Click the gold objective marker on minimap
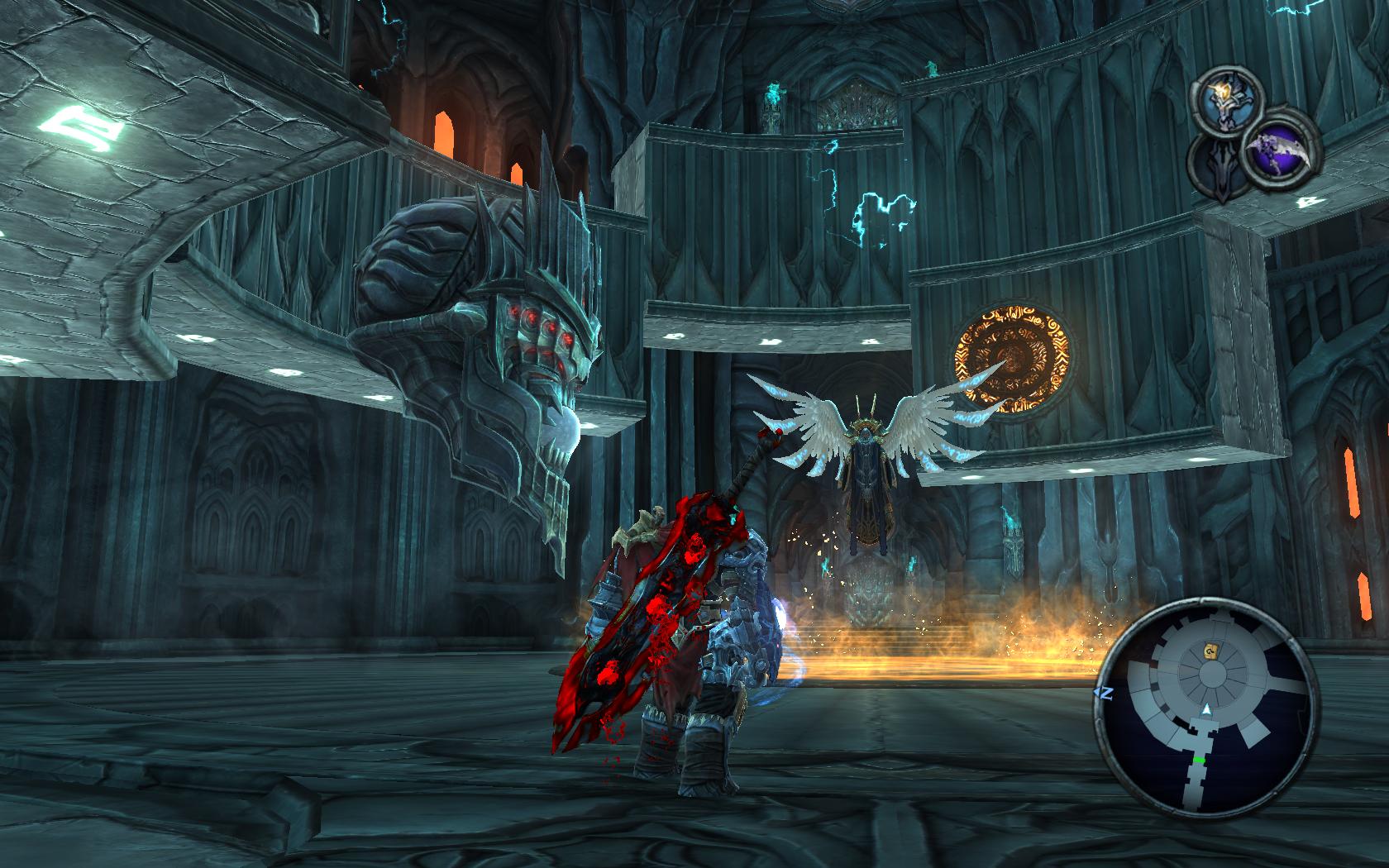Viewport: 1389px width, 868px height. point(1211,651)
